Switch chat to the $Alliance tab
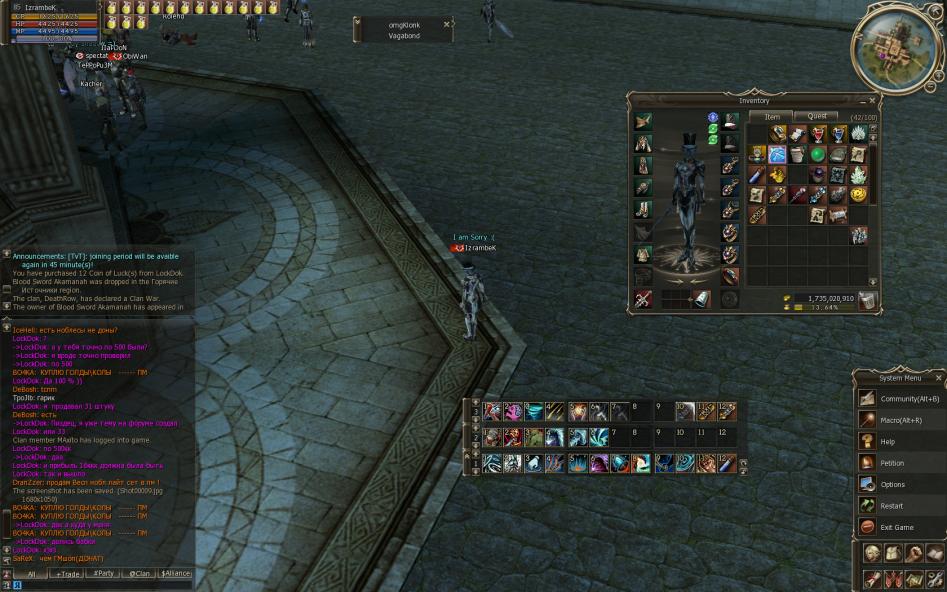This screenshot has width=947, height=592. 175,574
